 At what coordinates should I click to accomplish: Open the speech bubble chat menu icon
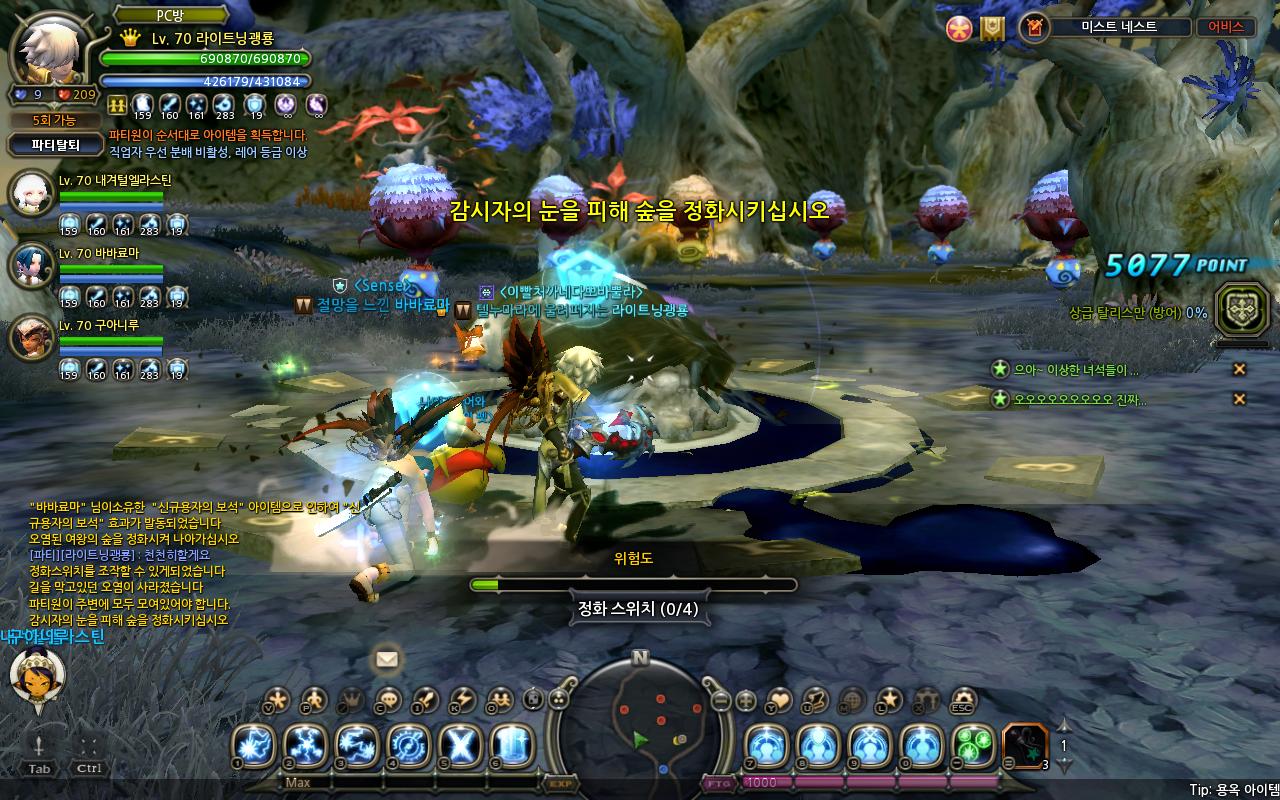[391, 700]
